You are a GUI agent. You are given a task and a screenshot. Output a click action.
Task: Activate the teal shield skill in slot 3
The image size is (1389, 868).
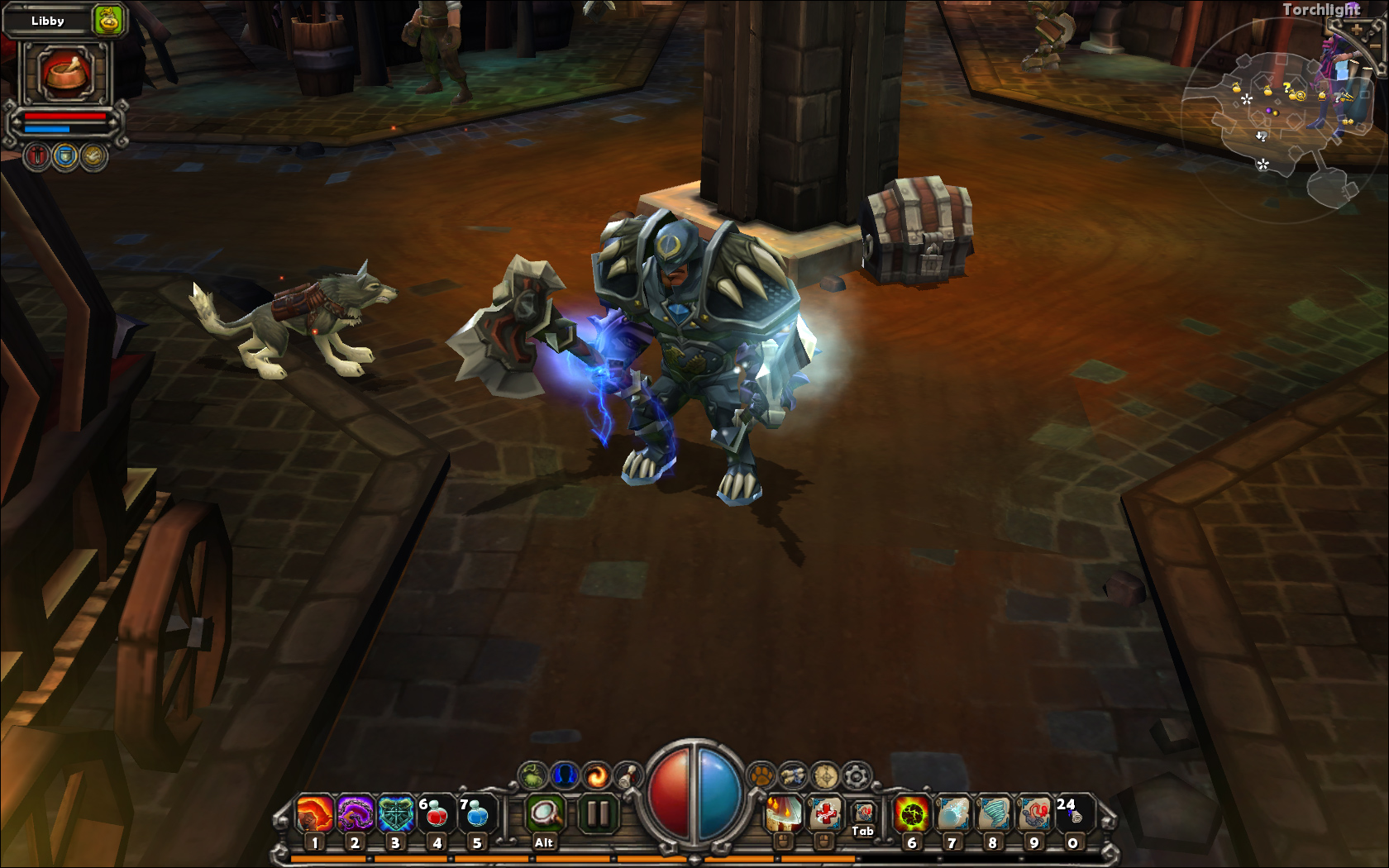396,814
